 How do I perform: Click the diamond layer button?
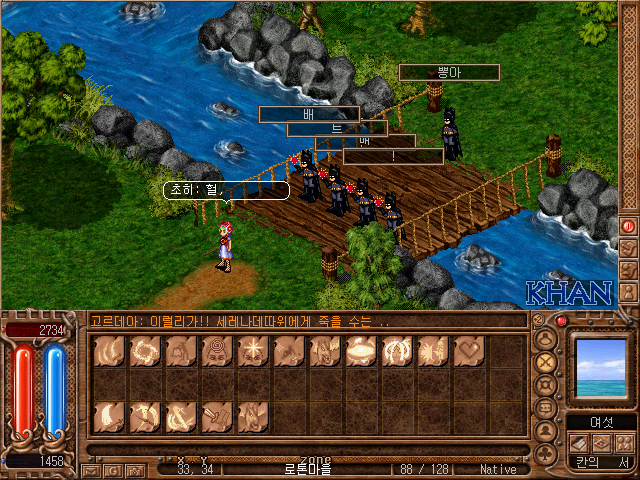[x=601, y=444]
